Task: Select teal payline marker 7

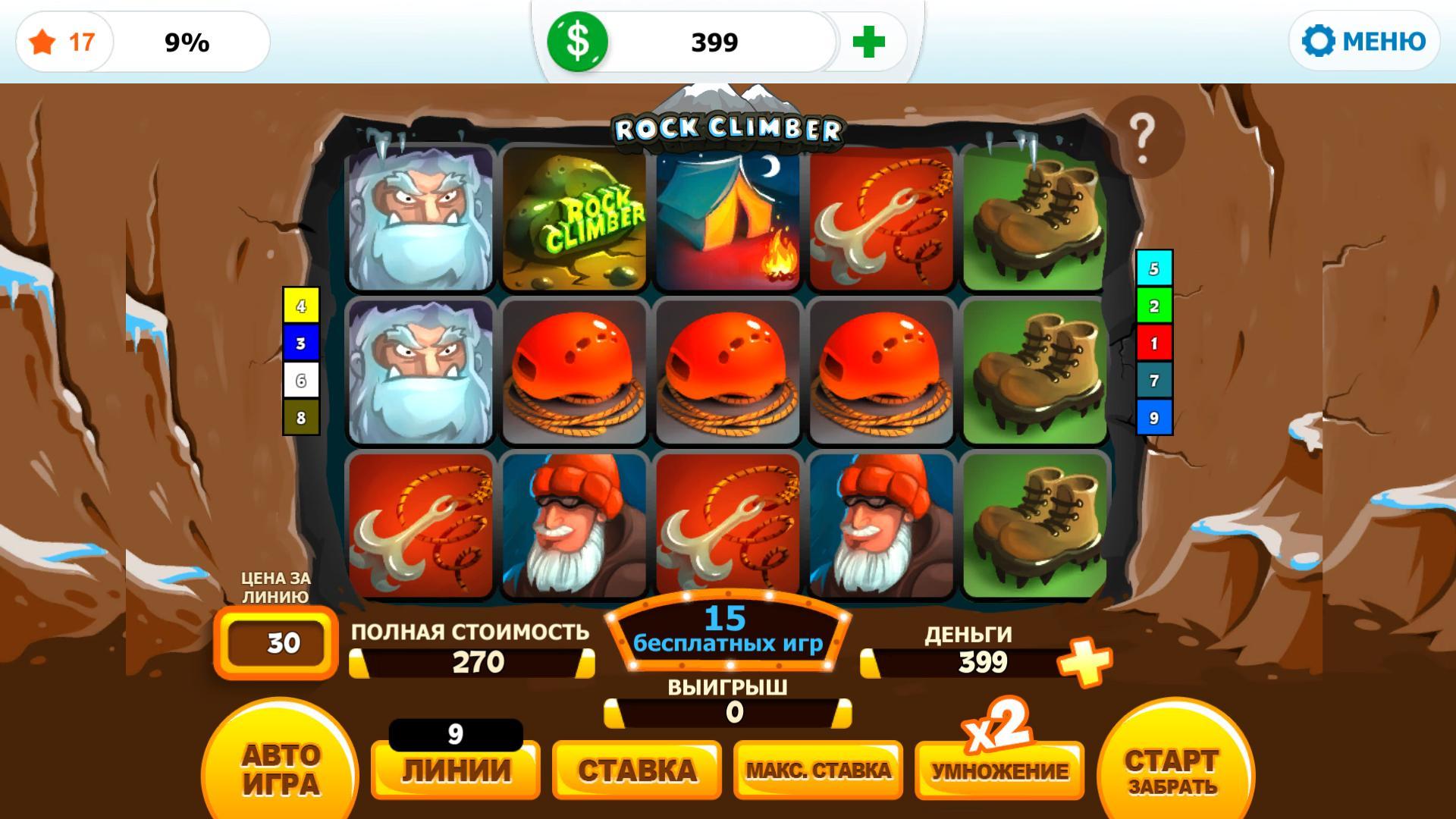Action: point(1153,380)
